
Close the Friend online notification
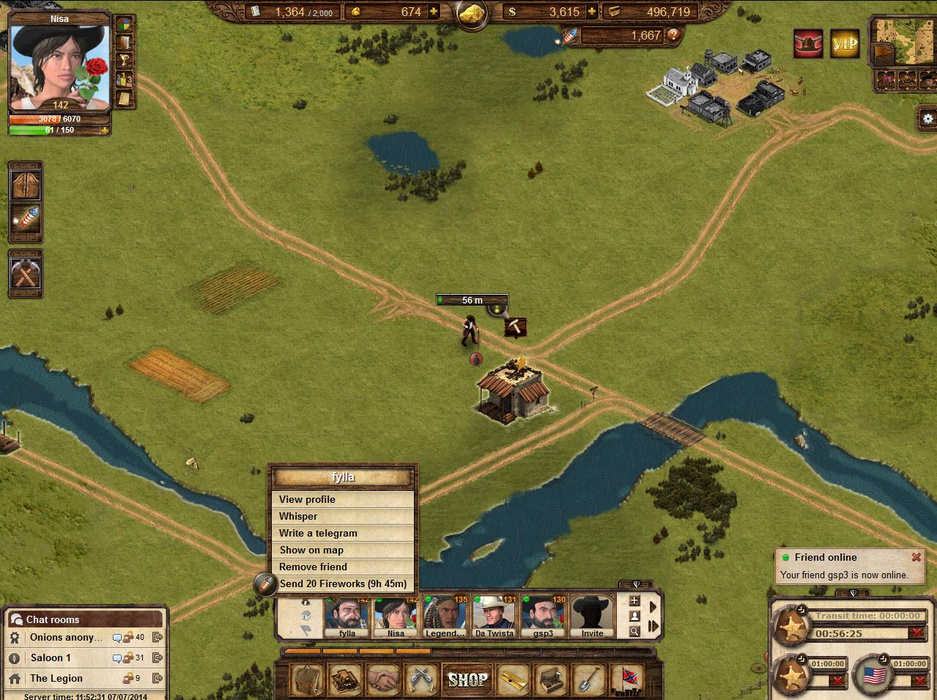[915, 558]
